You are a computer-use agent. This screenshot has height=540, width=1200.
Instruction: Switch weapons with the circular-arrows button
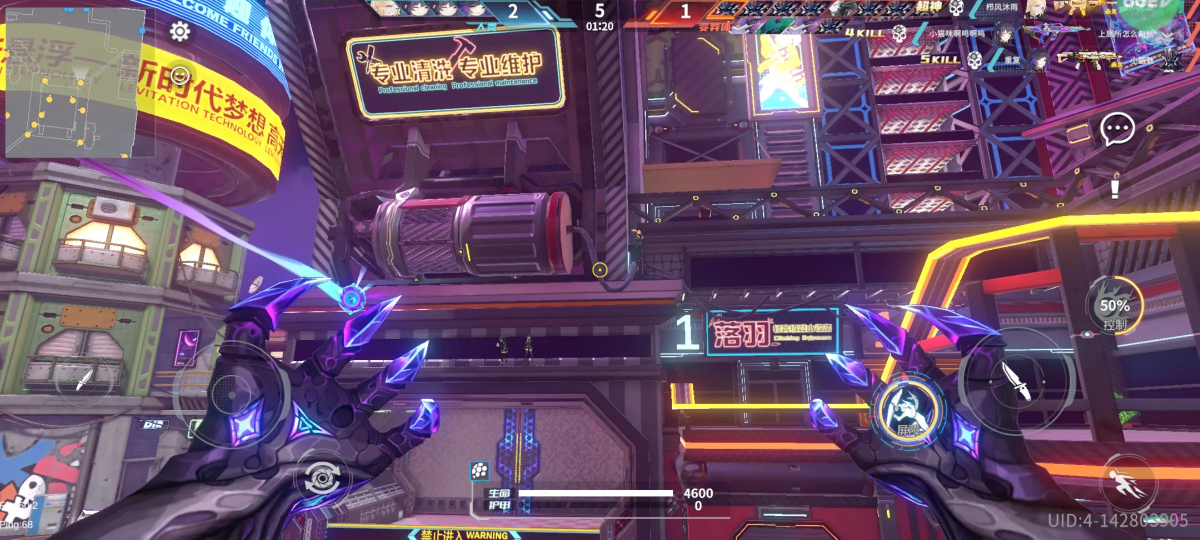tap(322, 479)
